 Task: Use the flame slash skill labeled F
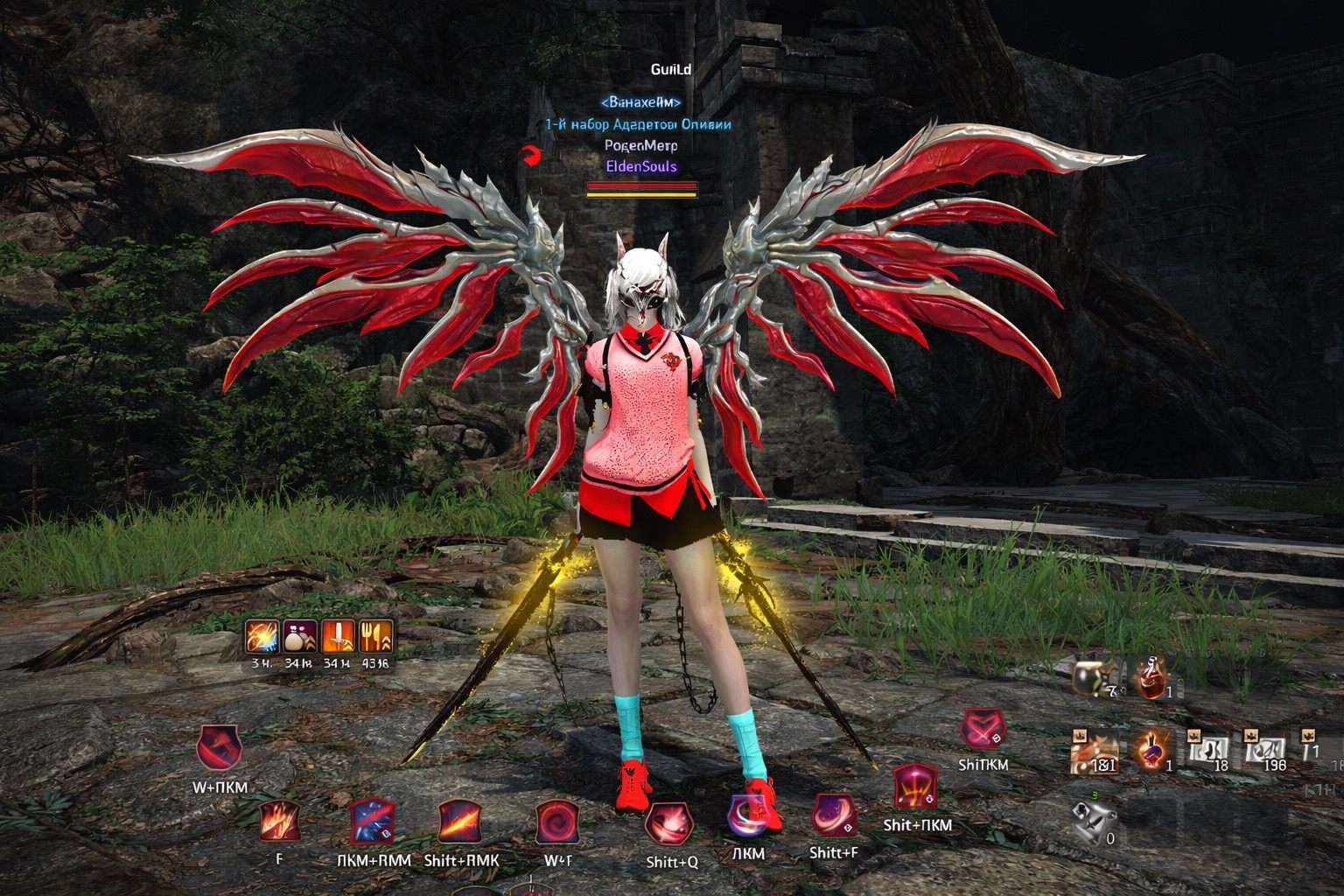pyautogui.click(x=280, y=822)
